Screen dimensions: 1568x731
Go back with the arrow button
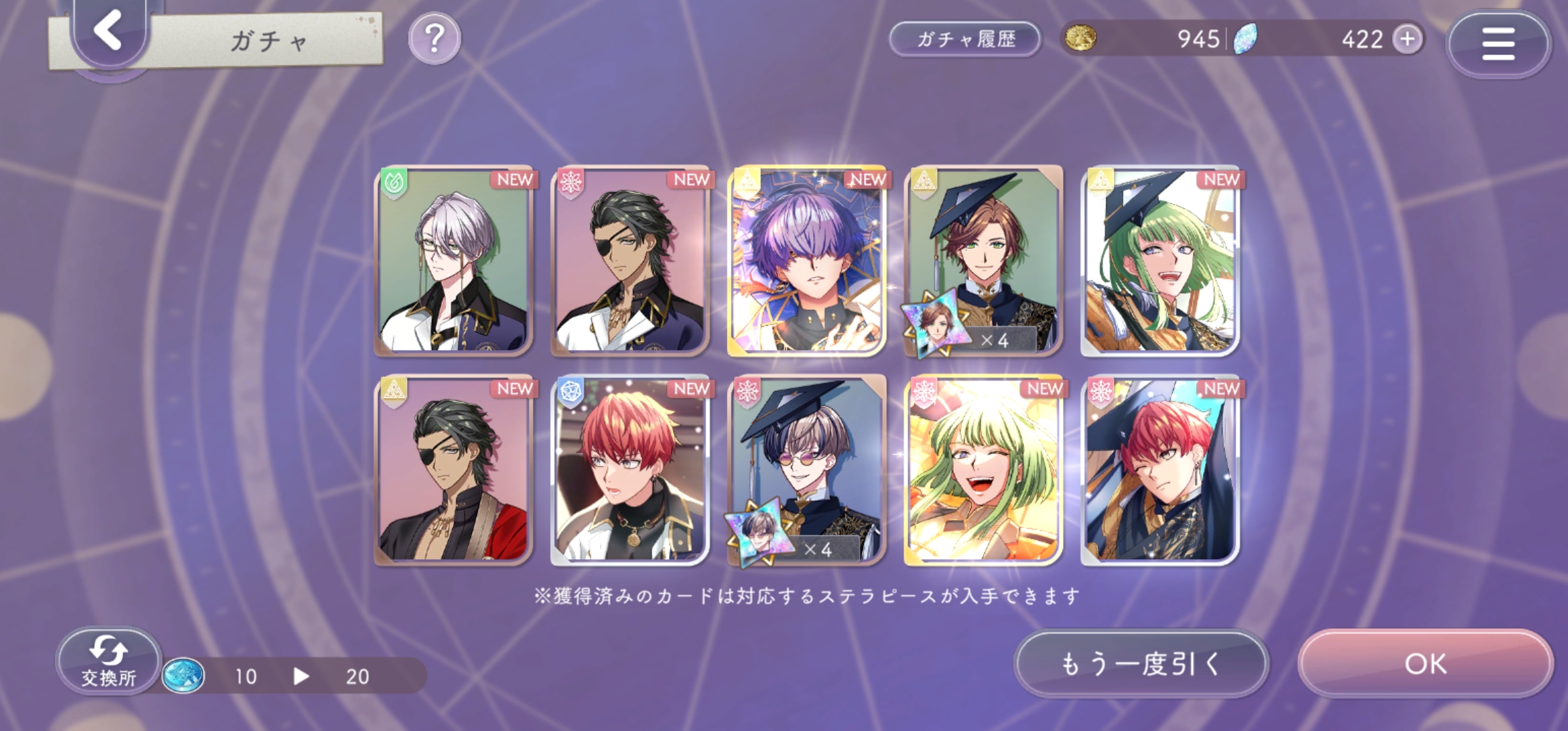108,30
